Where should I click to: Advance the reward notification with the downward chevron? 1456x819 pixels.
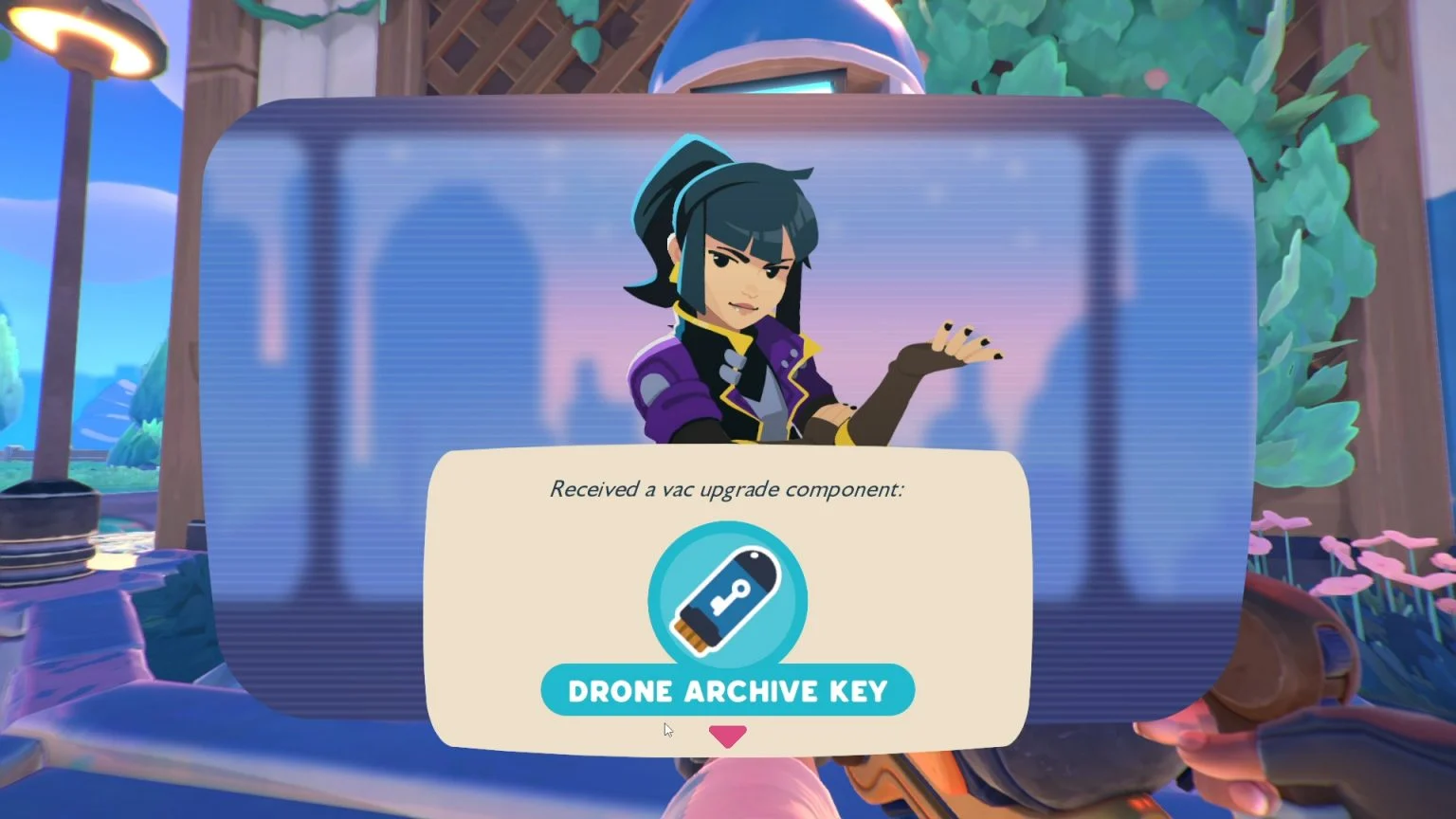coord(727,733)
